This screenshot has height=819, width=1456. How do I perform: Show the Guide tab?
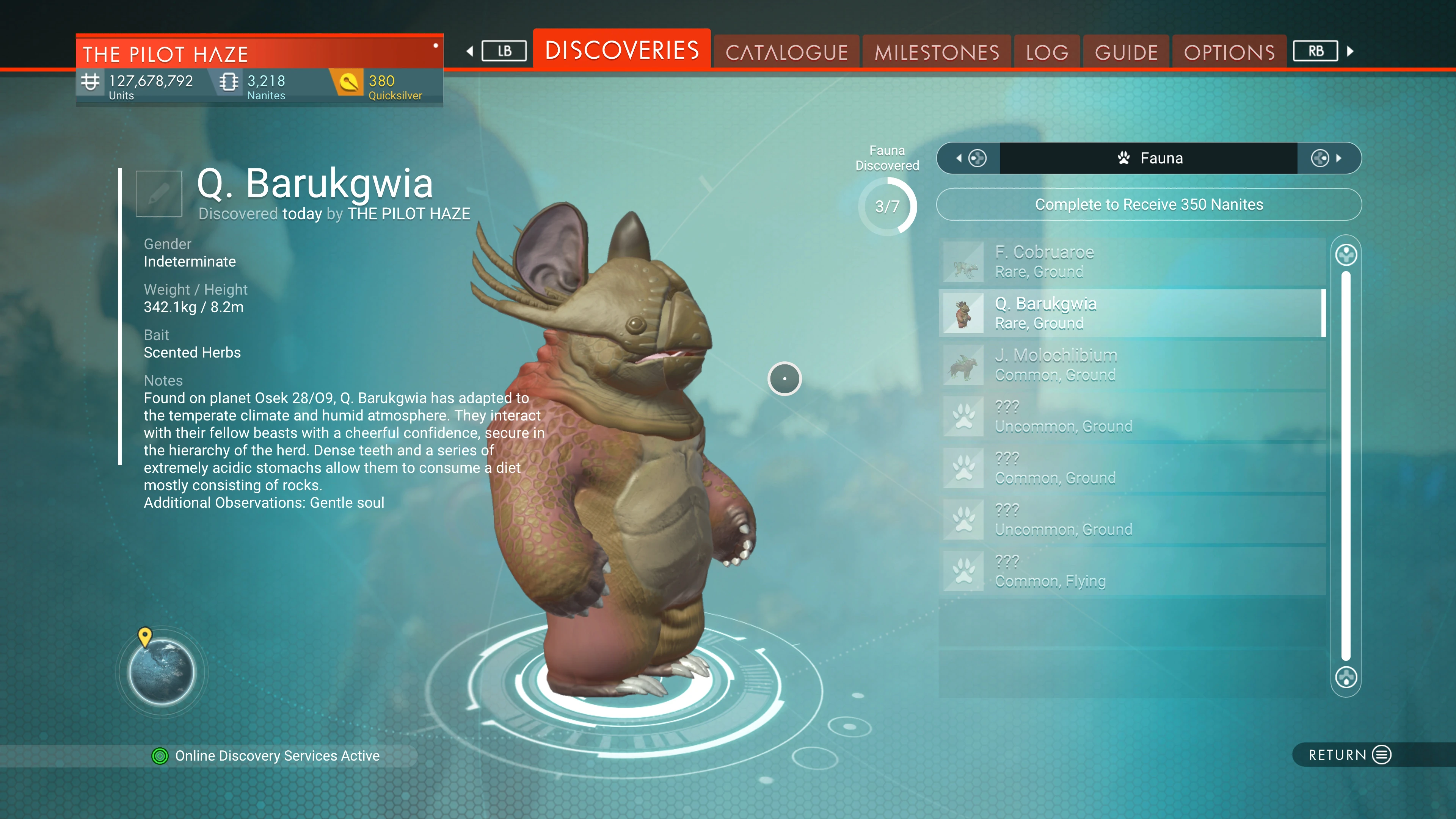click(1126, 53)
